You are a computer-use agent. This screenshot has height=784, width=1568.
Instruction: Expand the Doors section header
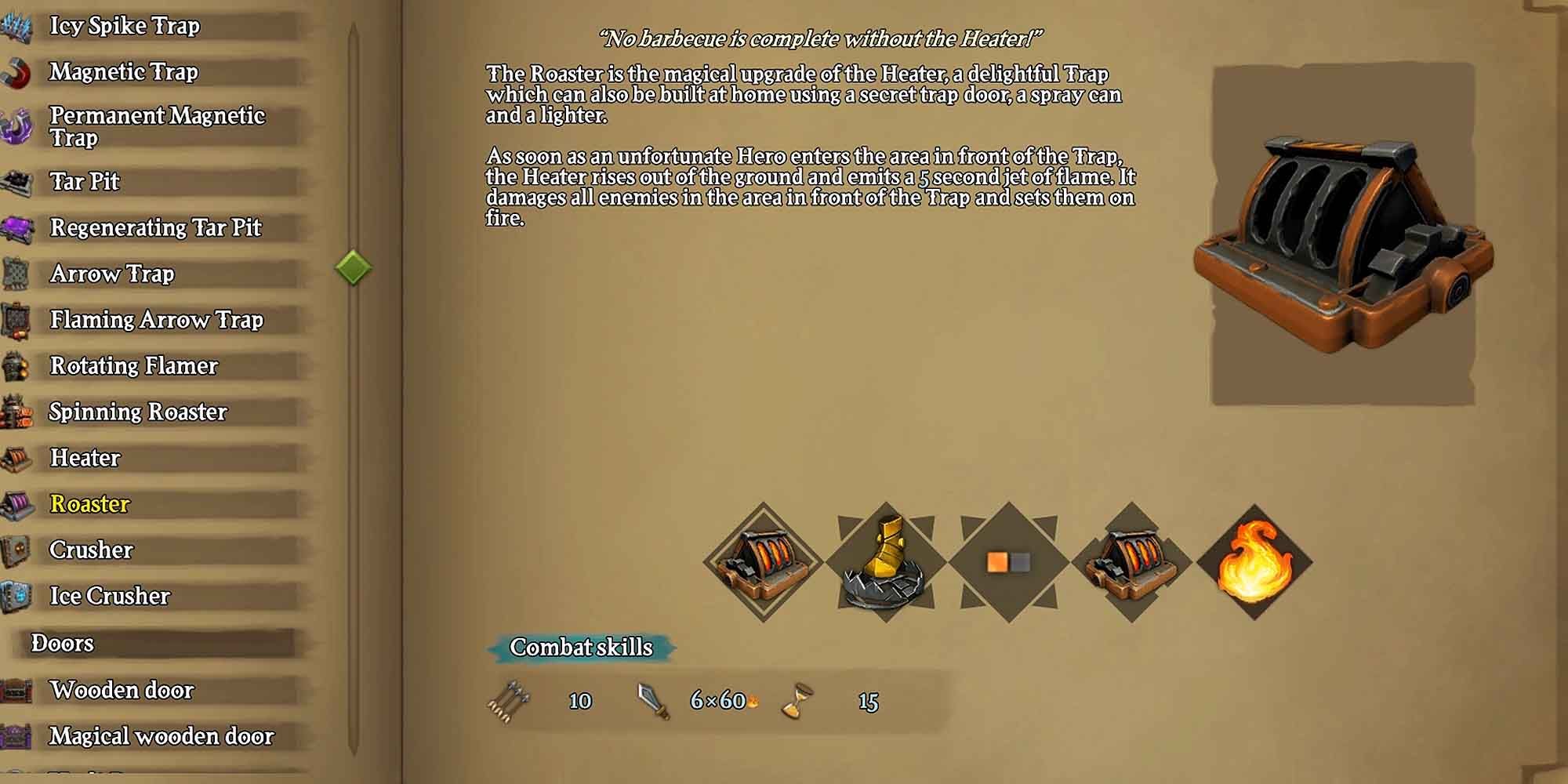(63, 643)
